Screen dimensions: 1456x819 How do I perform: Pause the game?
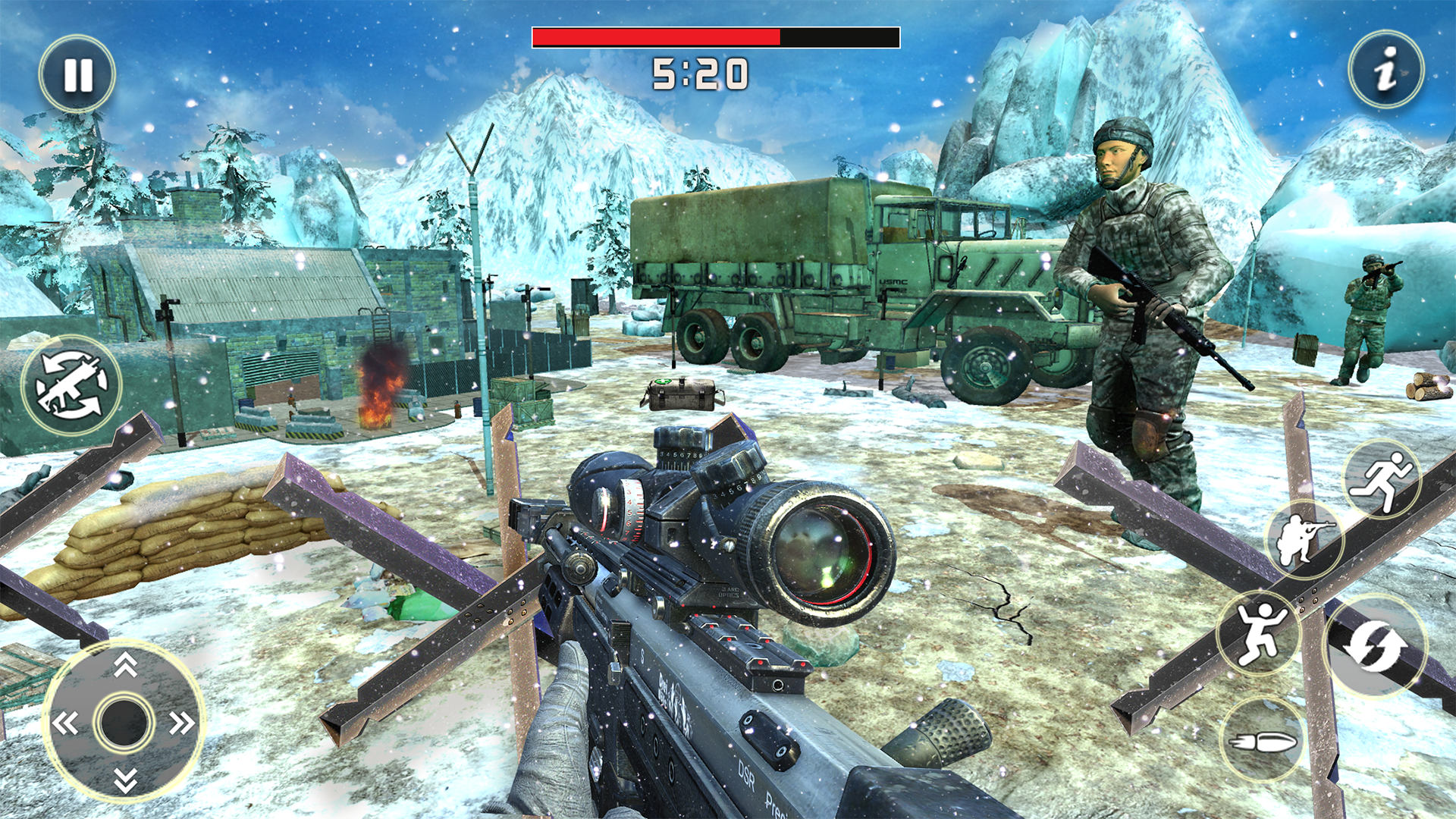[77, 74]
